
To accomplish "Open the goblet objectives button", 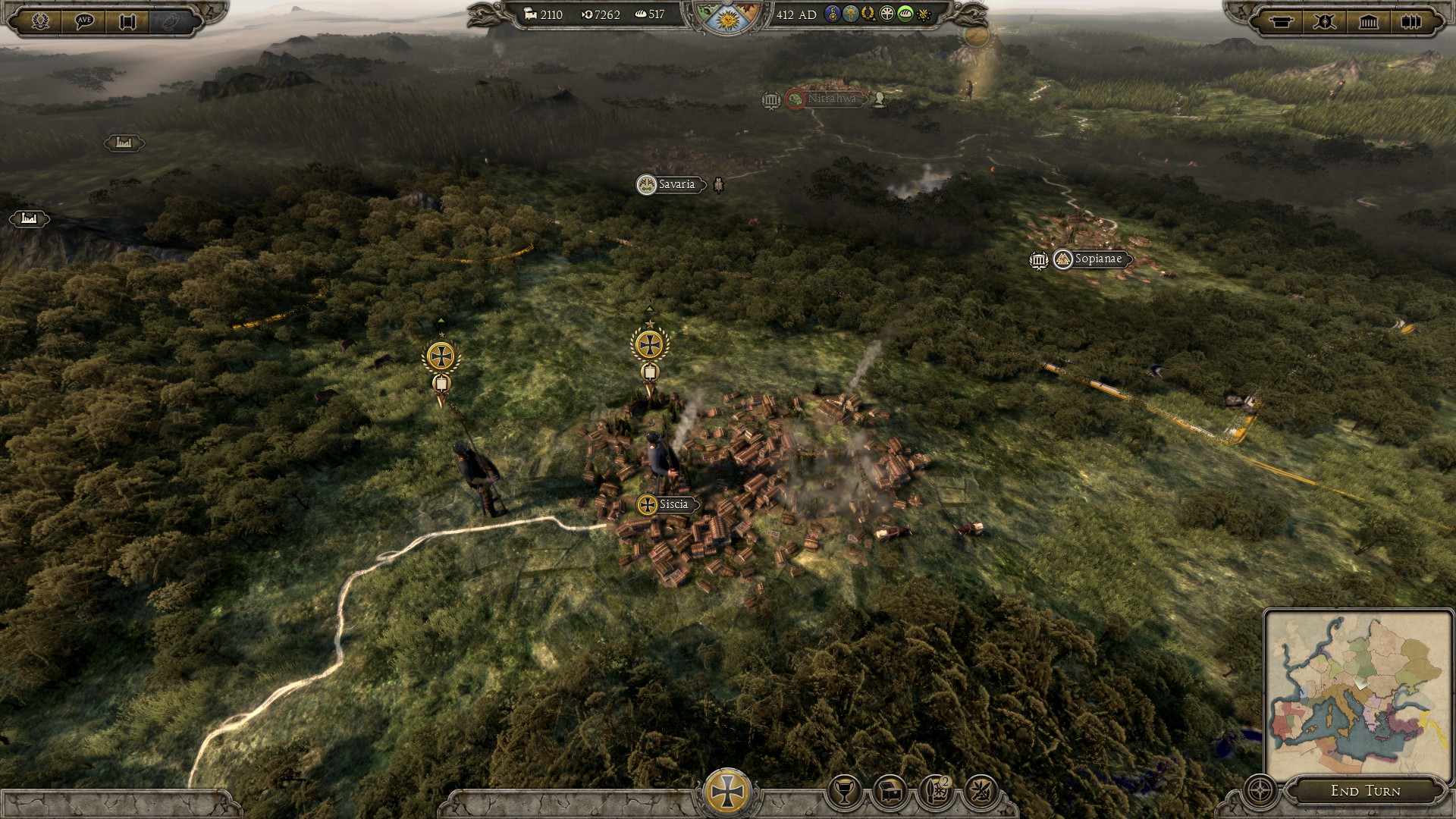I will tap(844, 792).
